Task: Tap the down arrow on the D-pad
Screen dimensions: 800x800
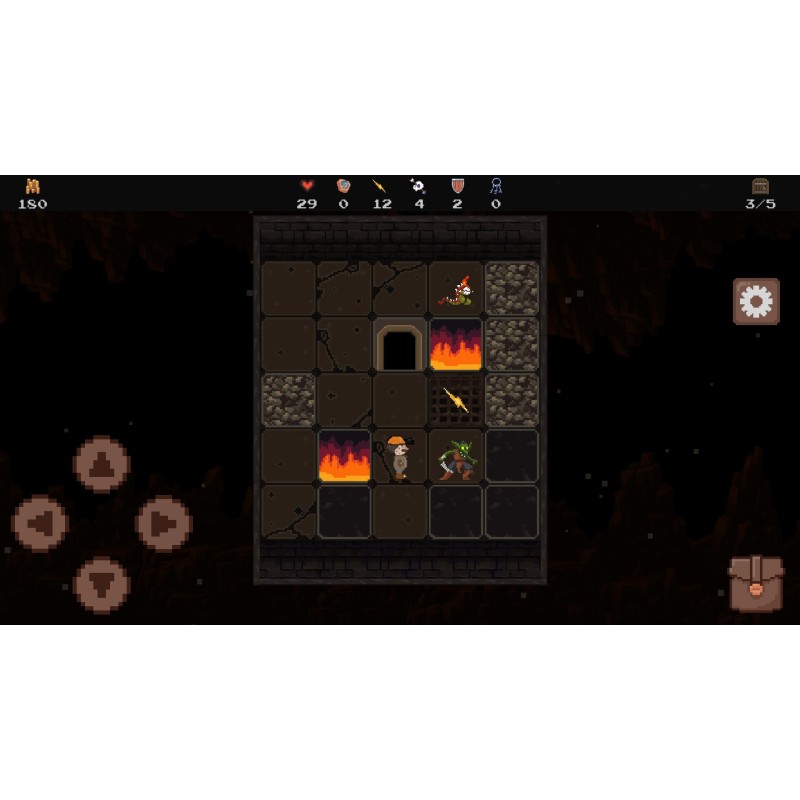Action: pyautogui.click(x=102, y=584)
